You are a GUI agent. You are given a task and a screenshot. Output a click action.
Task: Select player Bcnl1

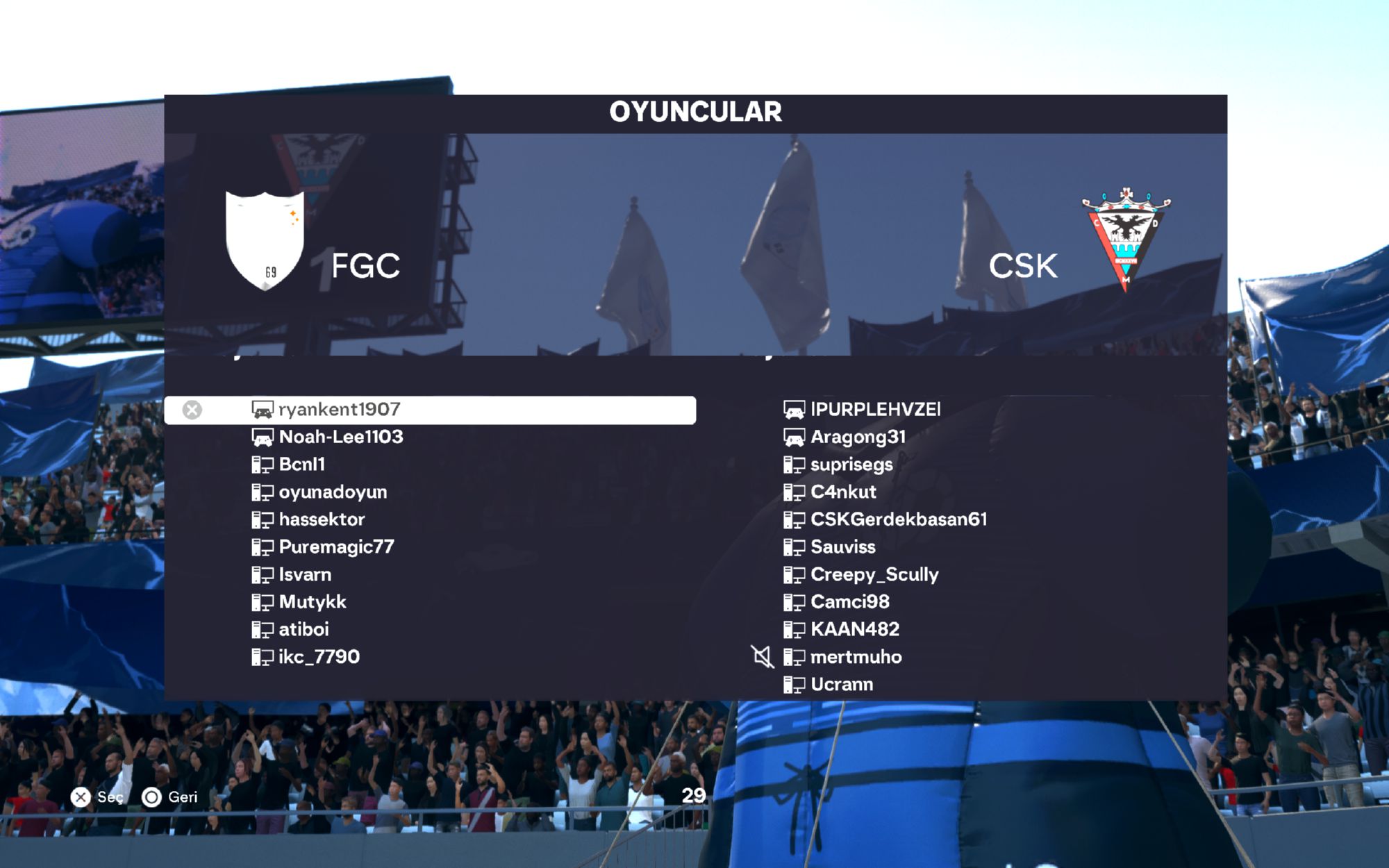(301, 465)
